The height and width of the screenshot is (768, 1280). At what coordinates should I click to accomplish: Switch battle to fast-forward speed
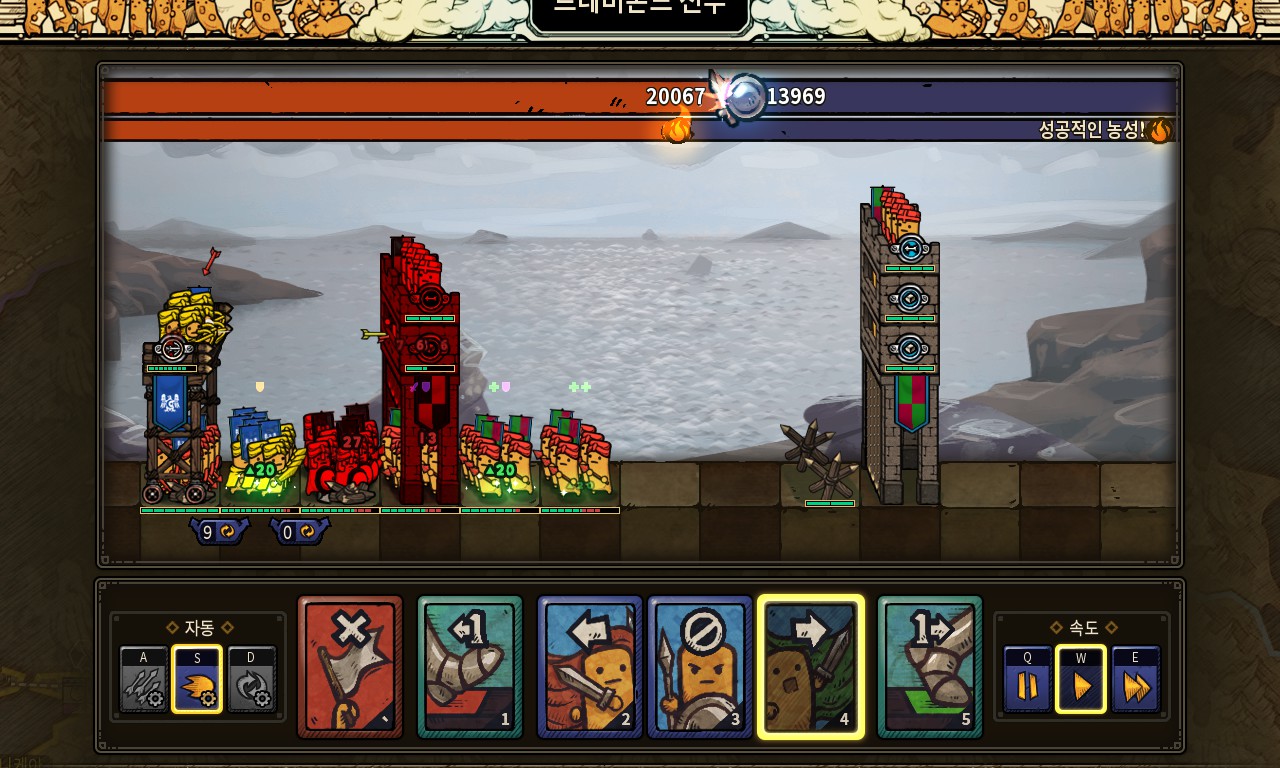pyautogui.click(x=1136, y=679)
